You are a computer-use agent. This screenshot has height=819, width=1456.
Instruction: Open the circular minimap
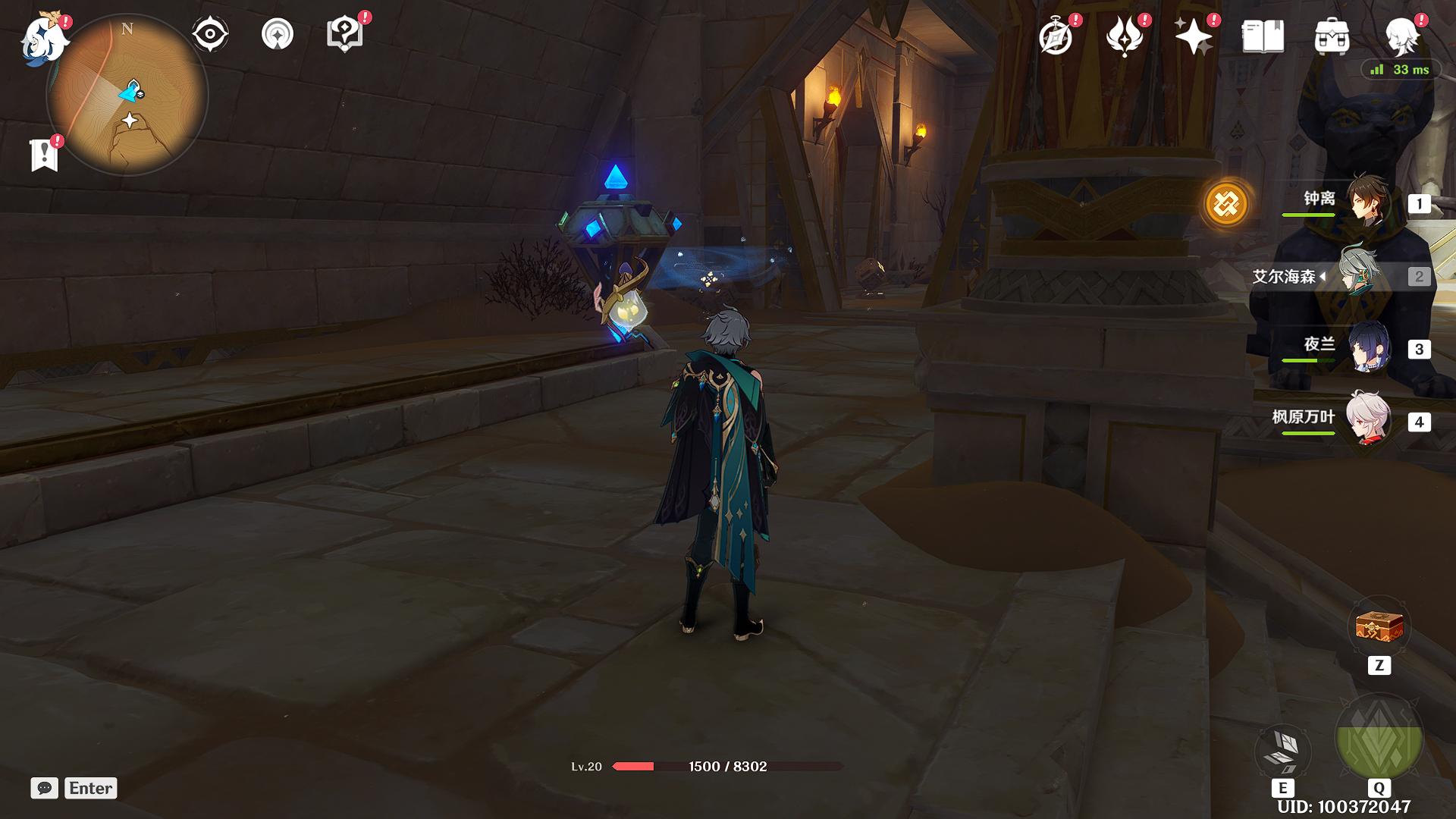[127, 96]
